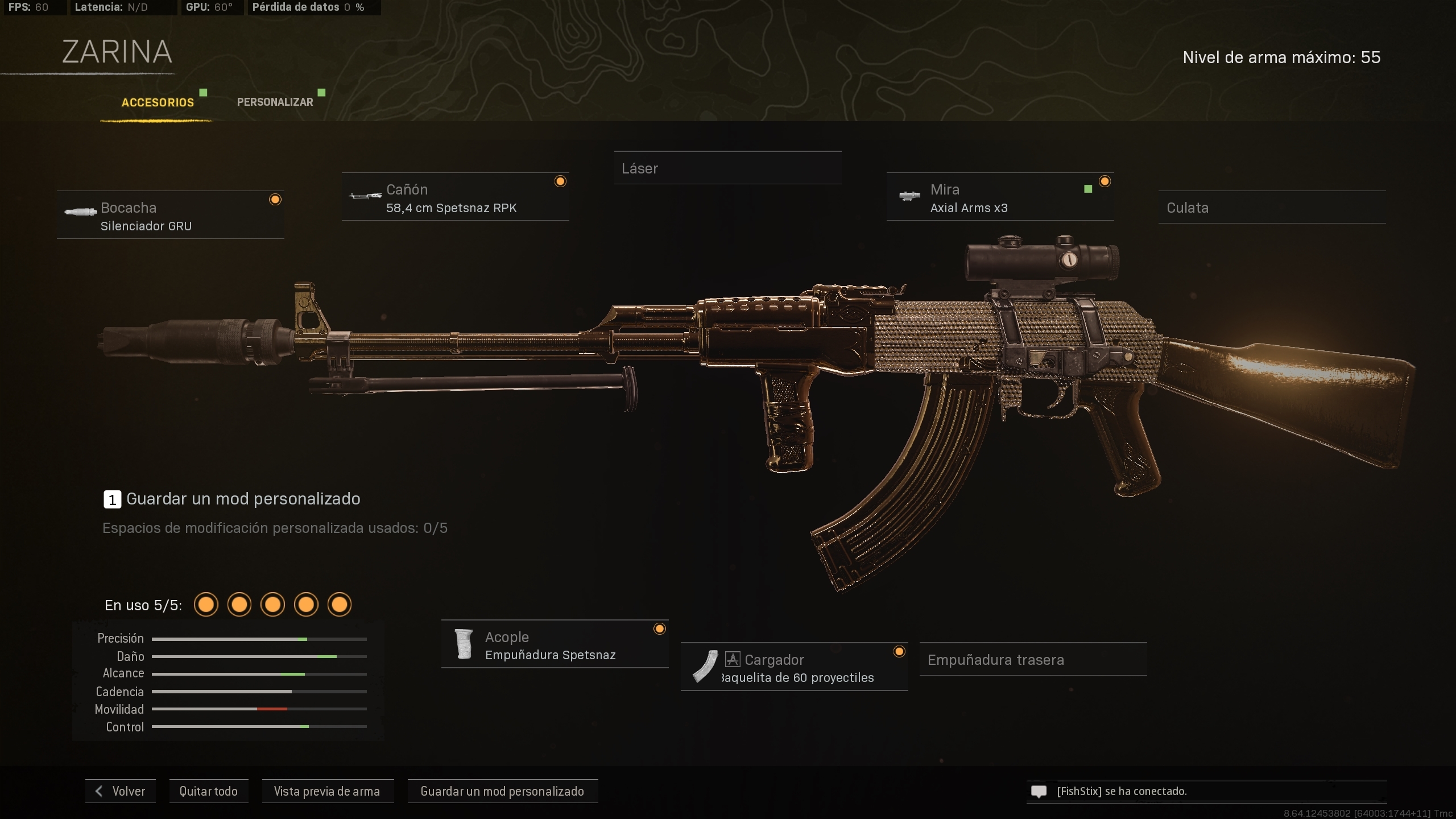Click the magazine glyph inside the Cargador slot
This screenshot has height=819, width=1456.
coord(732,659)
